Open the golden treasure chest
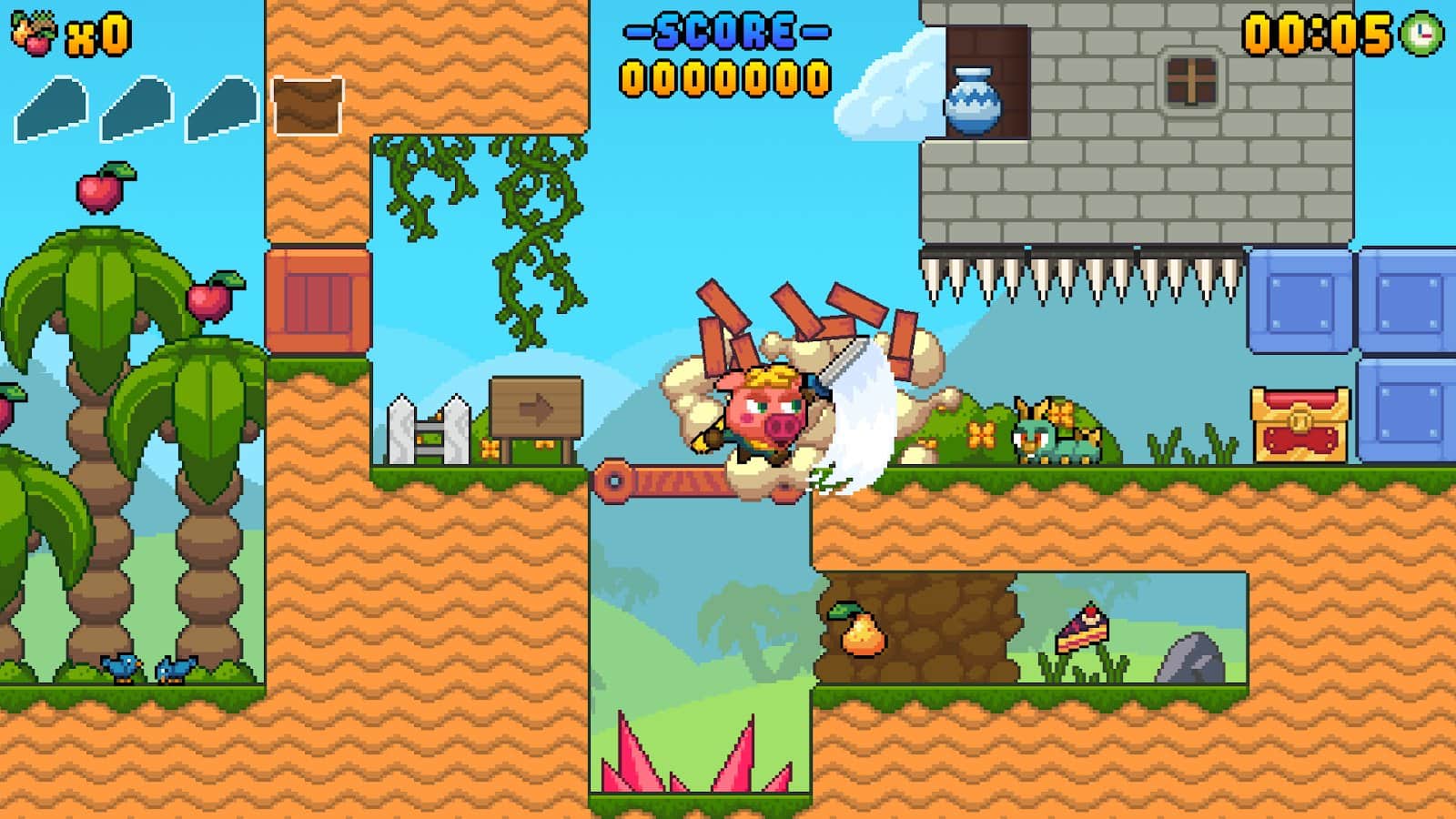1456x819 pixels. (1299, 423)
